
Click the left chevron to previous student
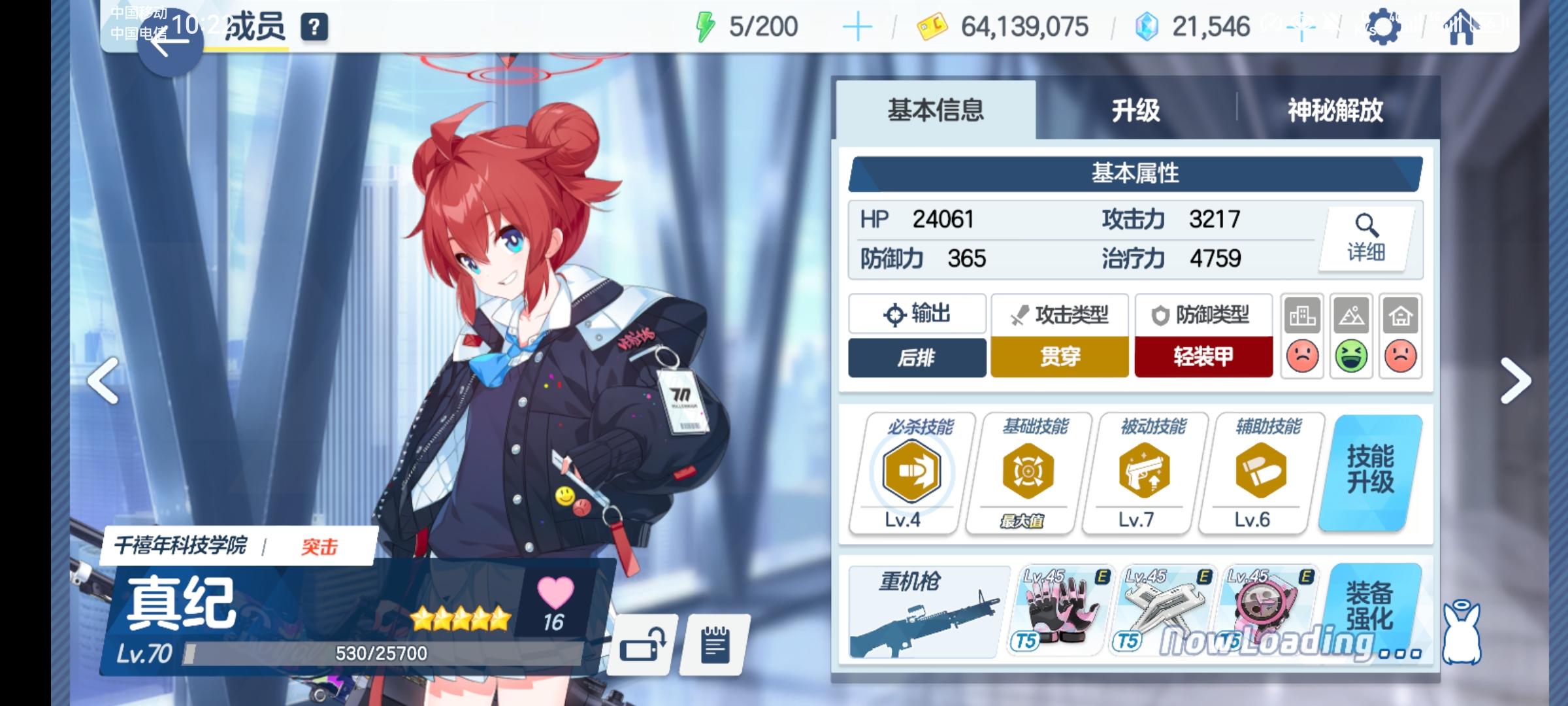[103, 379]
